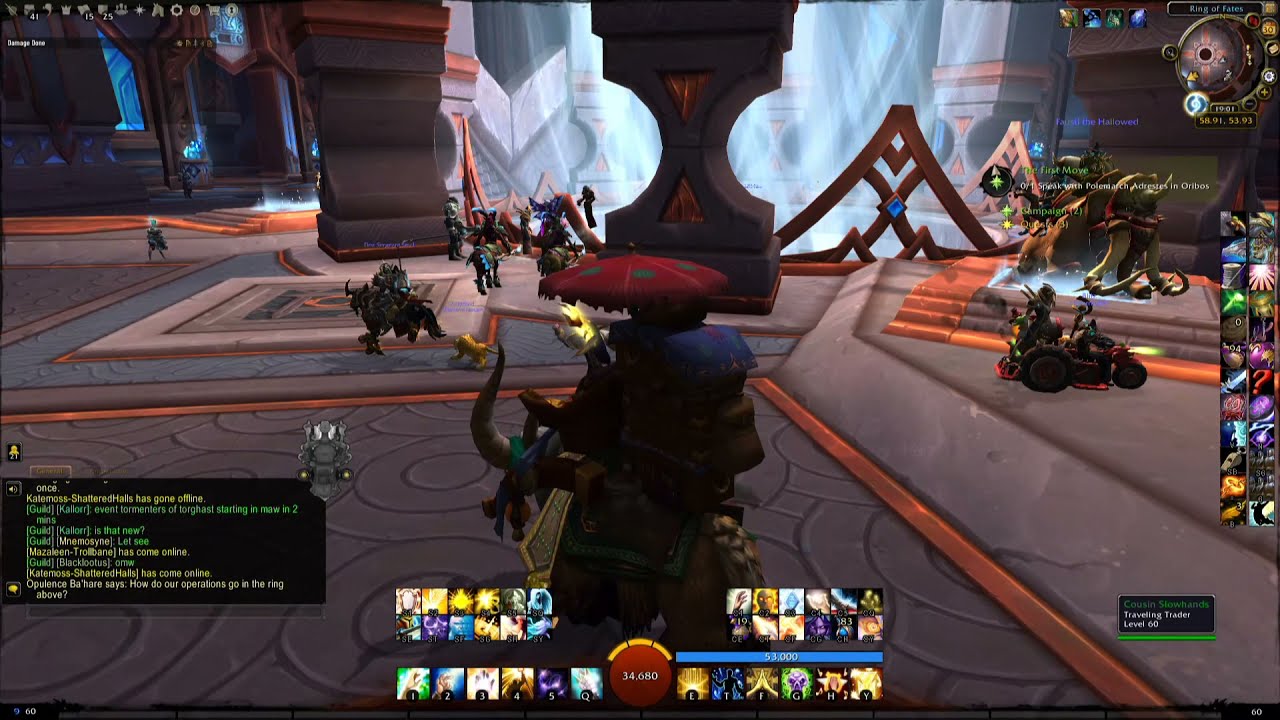Use the gauntlet ability on key Q
1280x720 pixels.
[586, 683]
